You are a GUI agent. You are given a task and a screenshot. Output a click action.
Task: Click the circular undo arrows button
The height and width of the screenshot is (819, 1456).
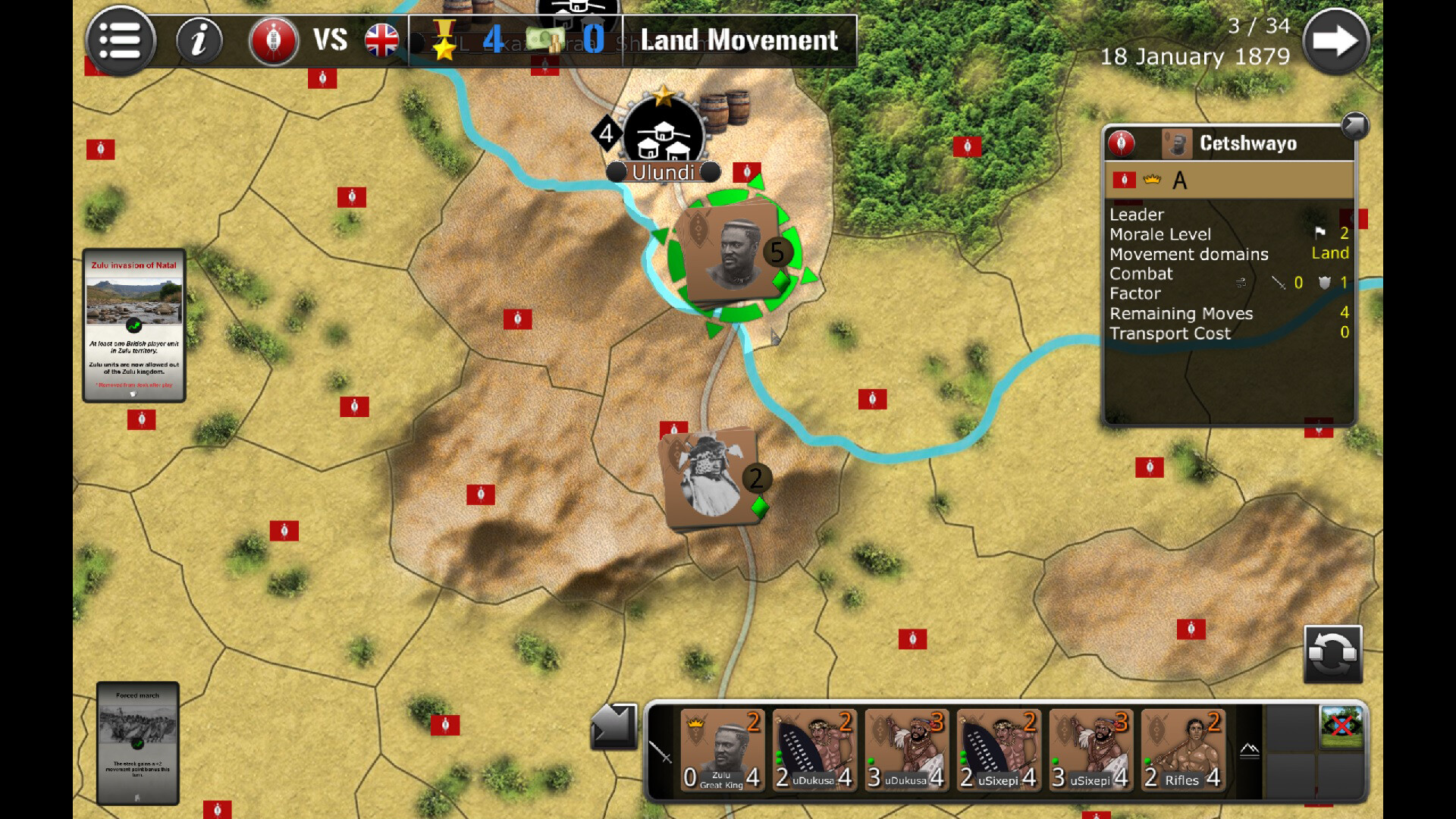coord(1332,654)
